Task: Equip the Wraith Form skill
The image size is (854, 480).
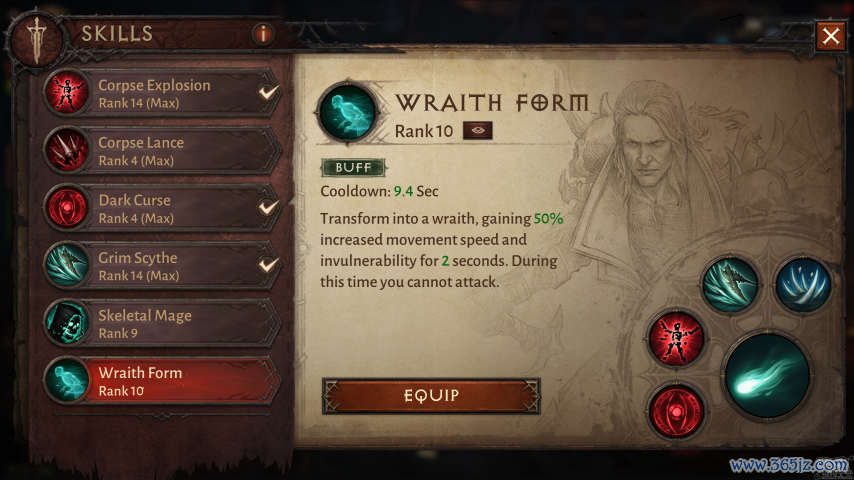Action: coord(431,396)
